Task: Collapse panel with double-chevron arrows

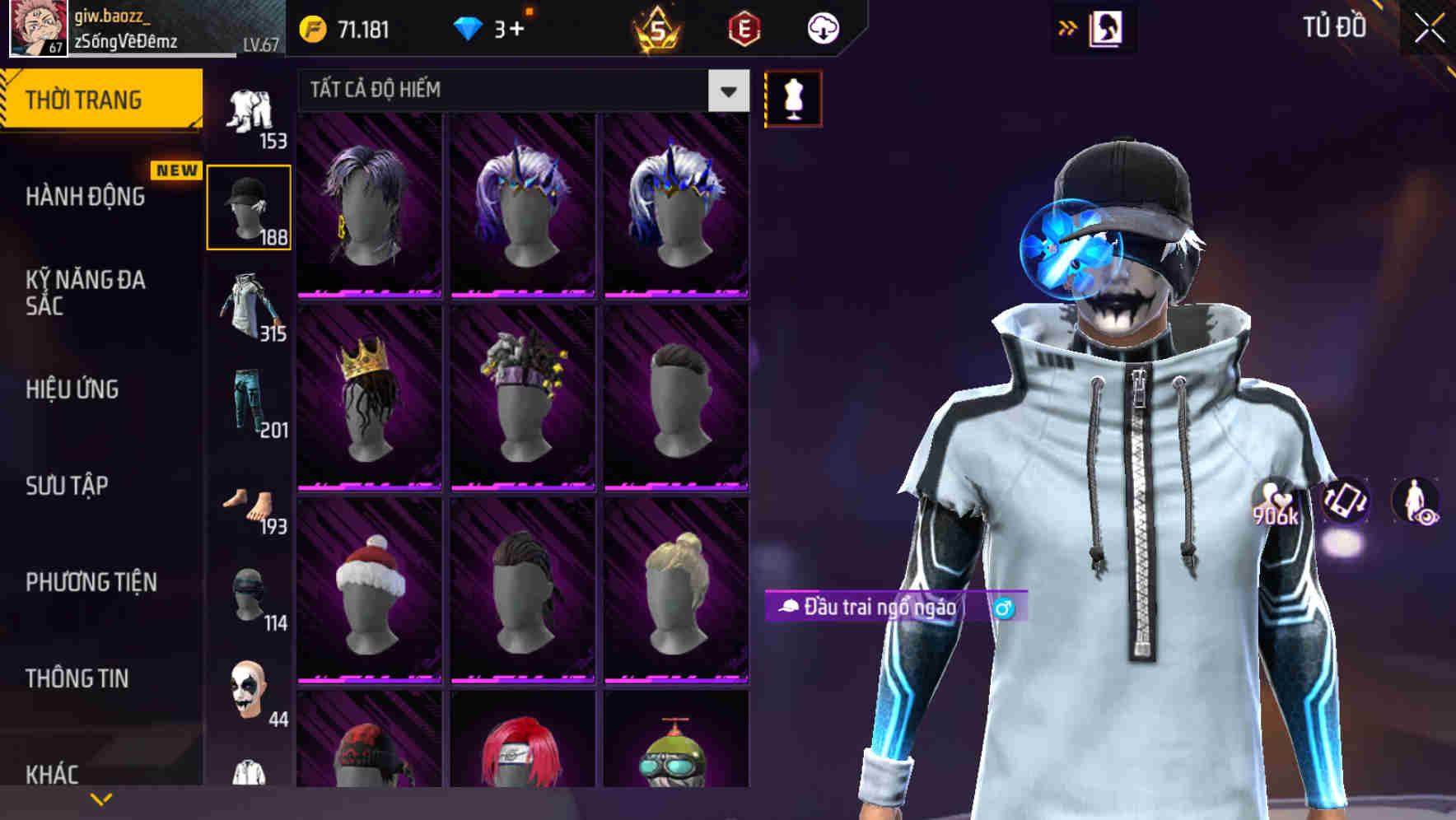Action: (x=1068, y=27)
